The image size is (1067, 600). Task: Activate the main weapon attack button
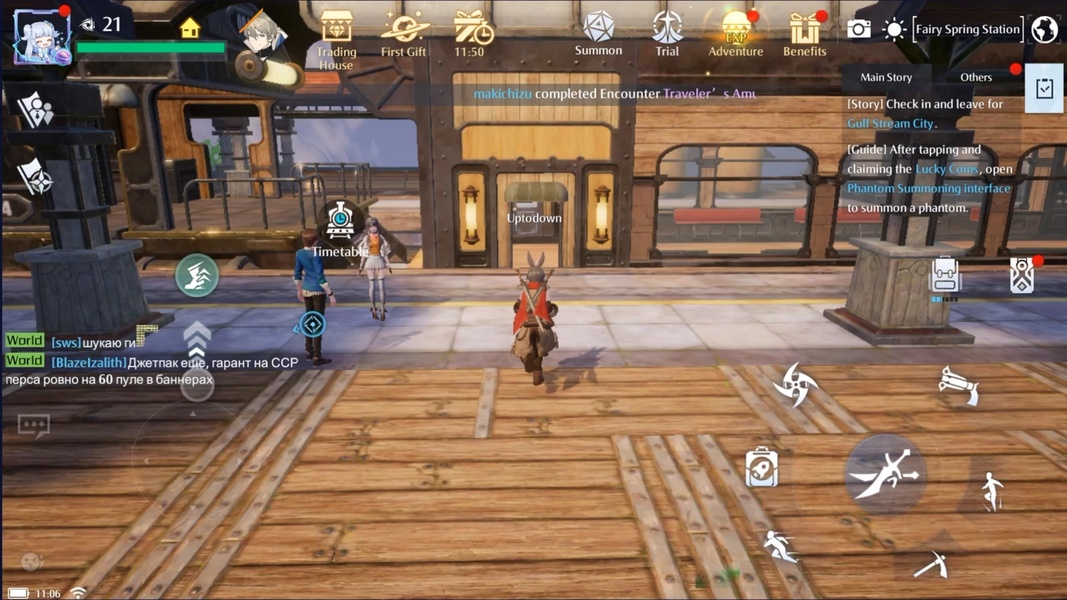[x=885, y=473]
